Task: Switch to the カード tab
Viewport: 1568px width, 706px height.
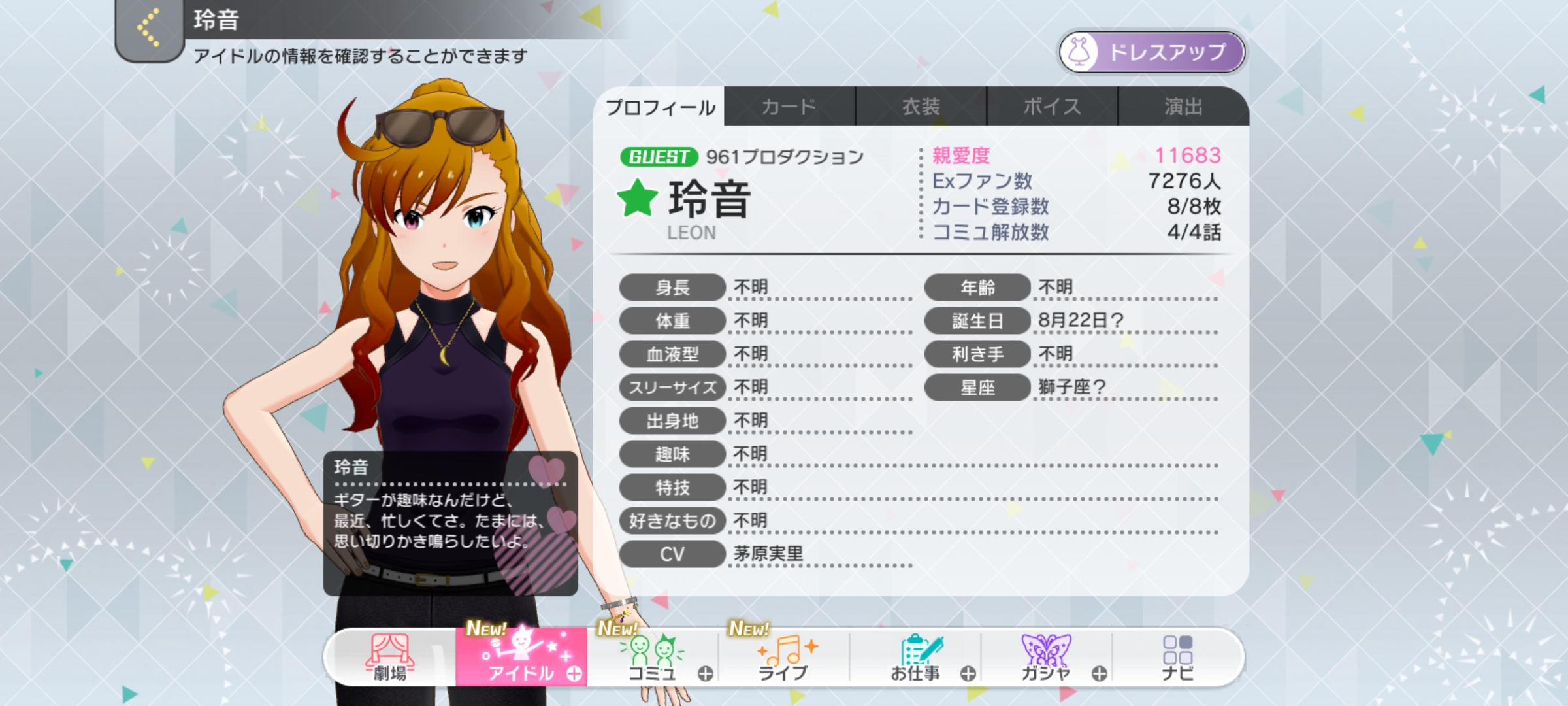Action: coord(789,107)
